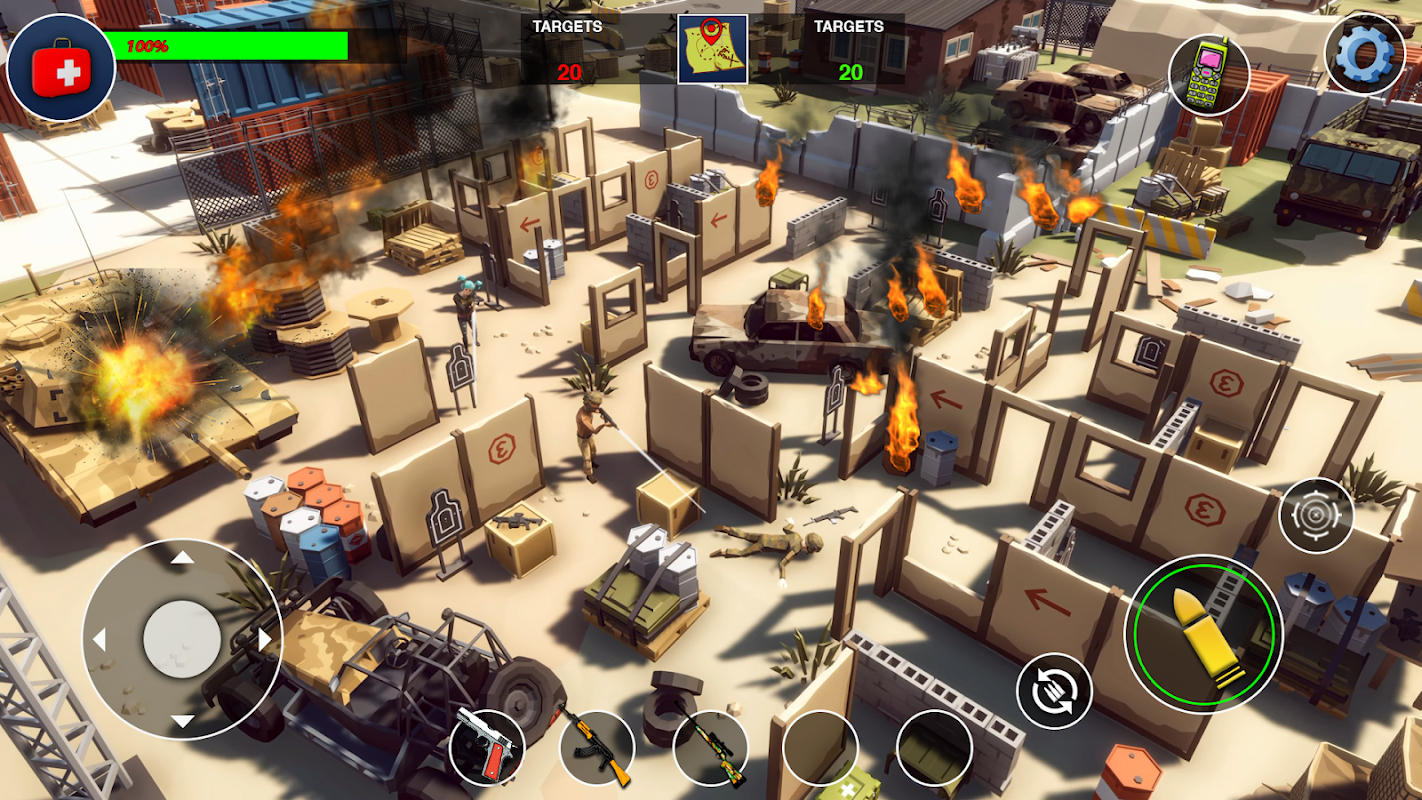Image resolution: width=1422 pixels, height=800 pixels.
Task: Fire using the yellow bullet button
Action: coord(1203,632)
